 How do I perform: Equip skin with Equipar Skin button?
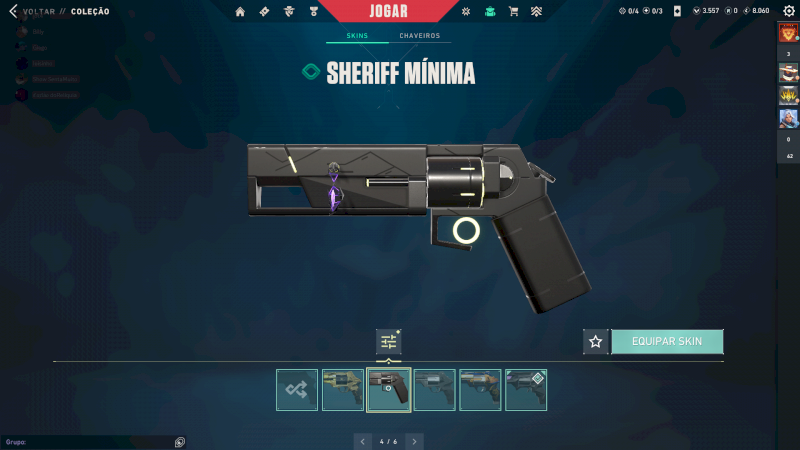pos(667,341)
